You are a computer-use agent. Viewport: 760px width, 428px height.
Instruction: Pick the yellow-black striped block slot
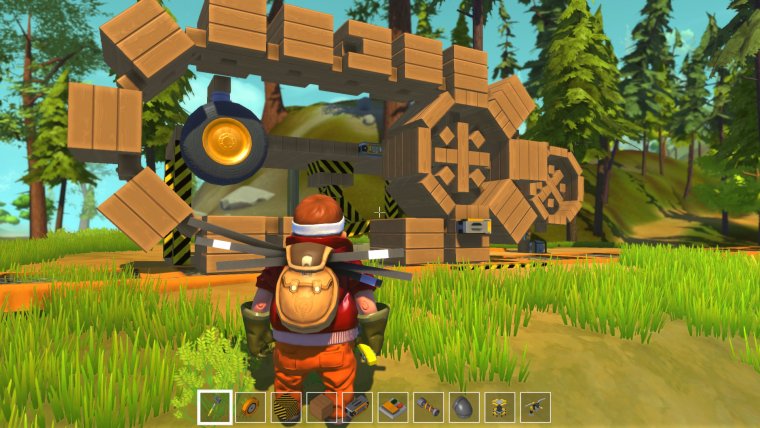tap(286, 407)
